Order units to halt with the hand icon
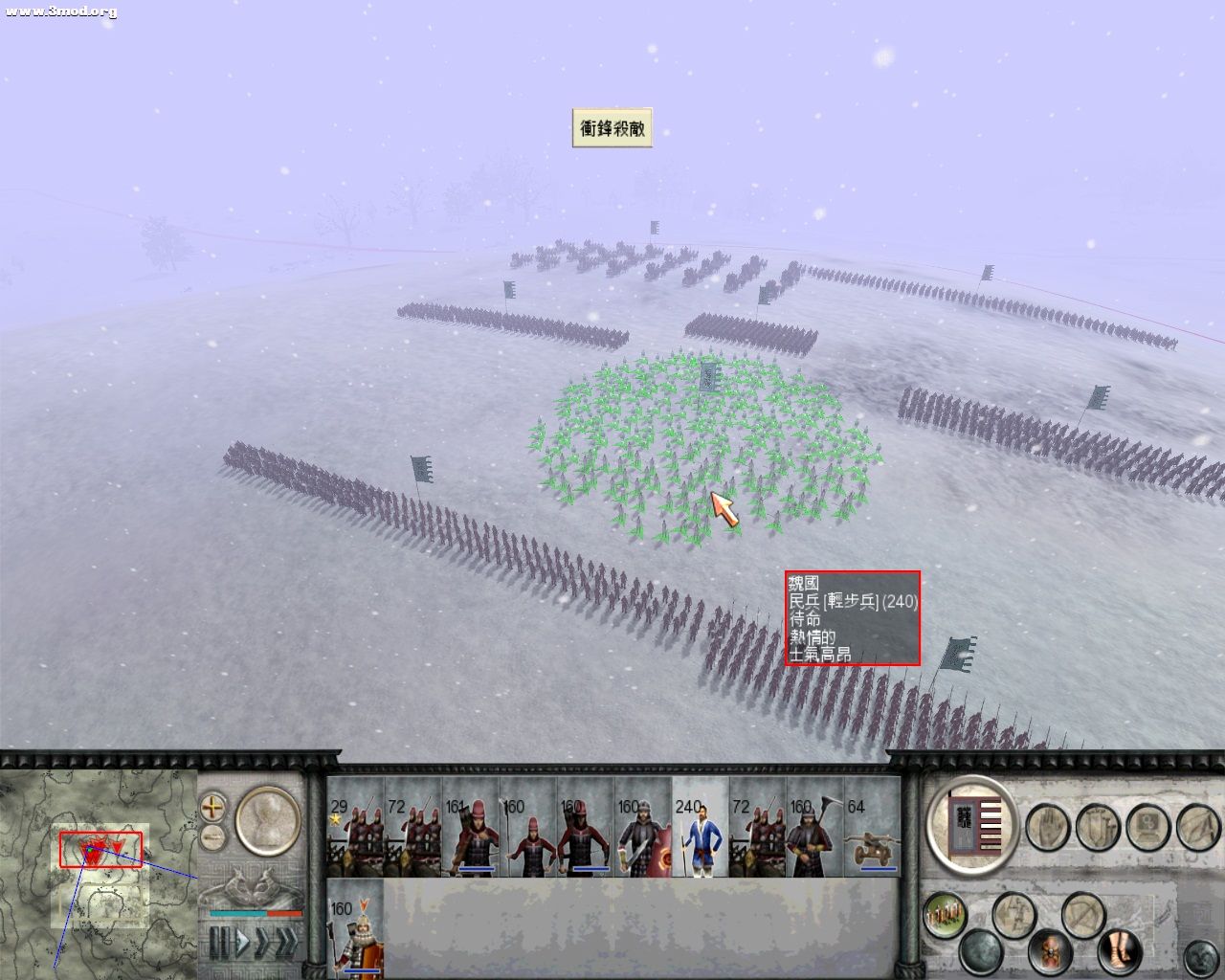This screenshot has width=1225, height=980. pos(1049,827)
